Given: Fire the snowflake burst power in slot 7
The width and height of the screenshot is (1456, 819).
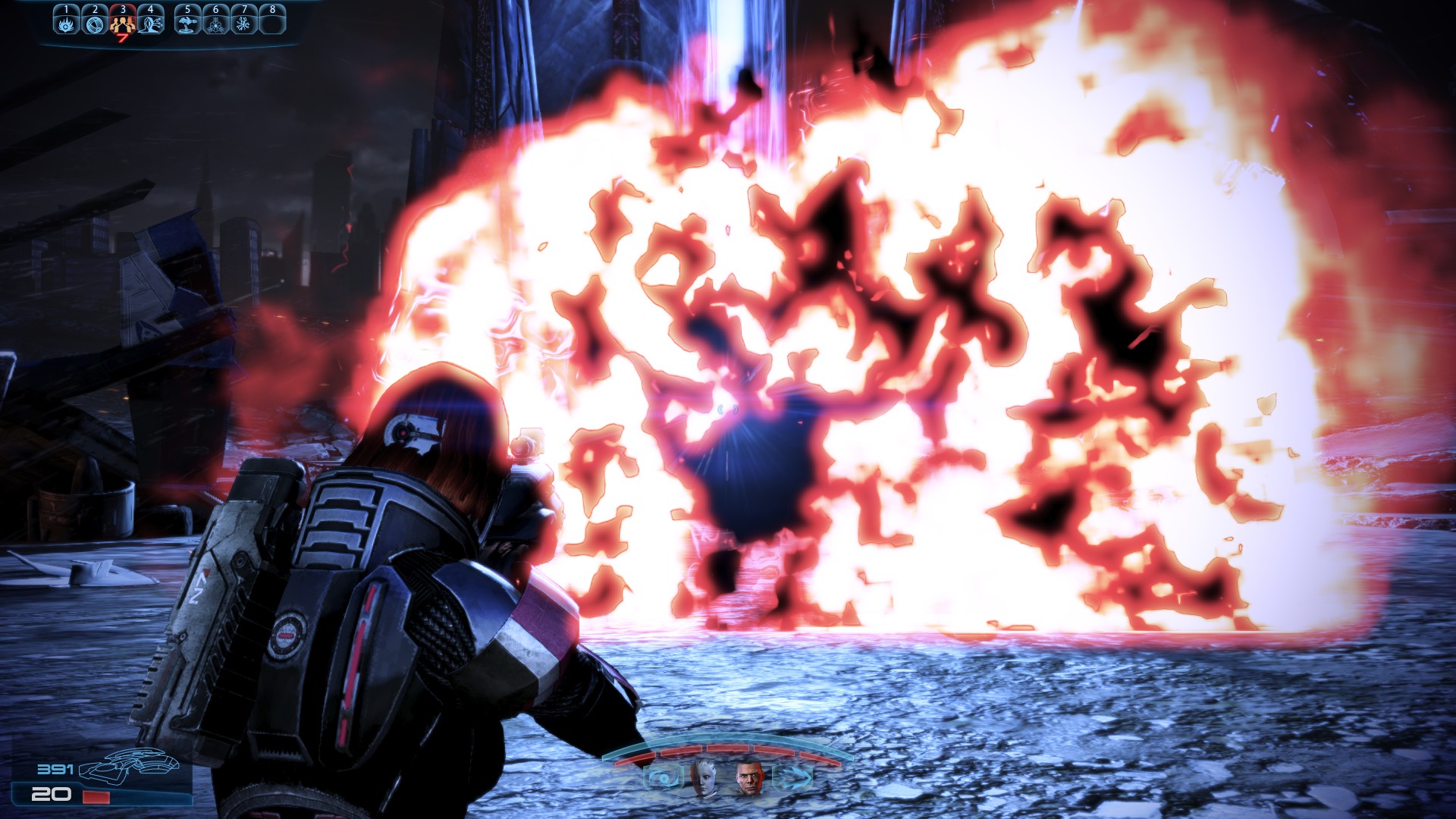Looking at the screenshot, I should click(243, 24).
